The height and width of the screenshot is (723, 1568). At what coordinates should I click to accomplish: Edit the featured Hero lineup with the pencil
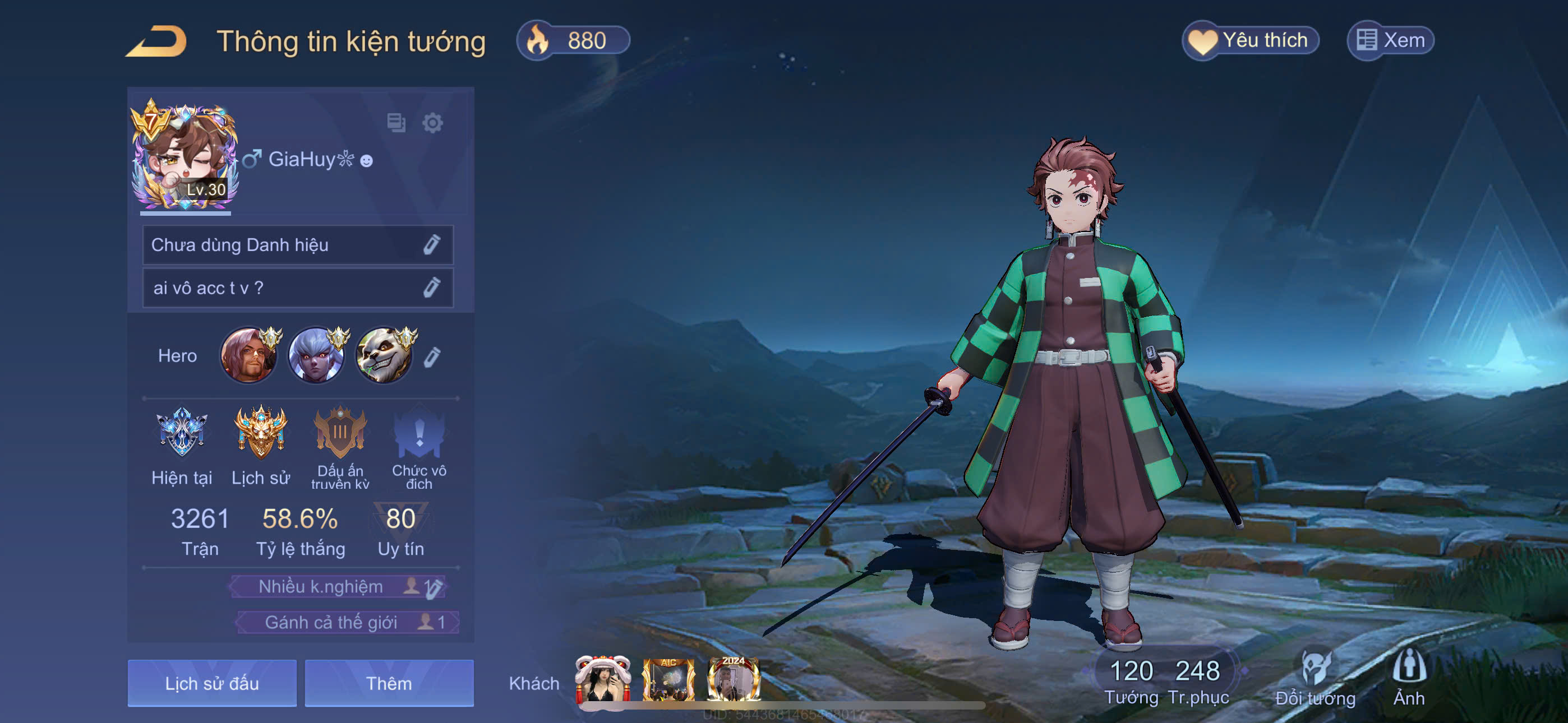pos(432,356)
